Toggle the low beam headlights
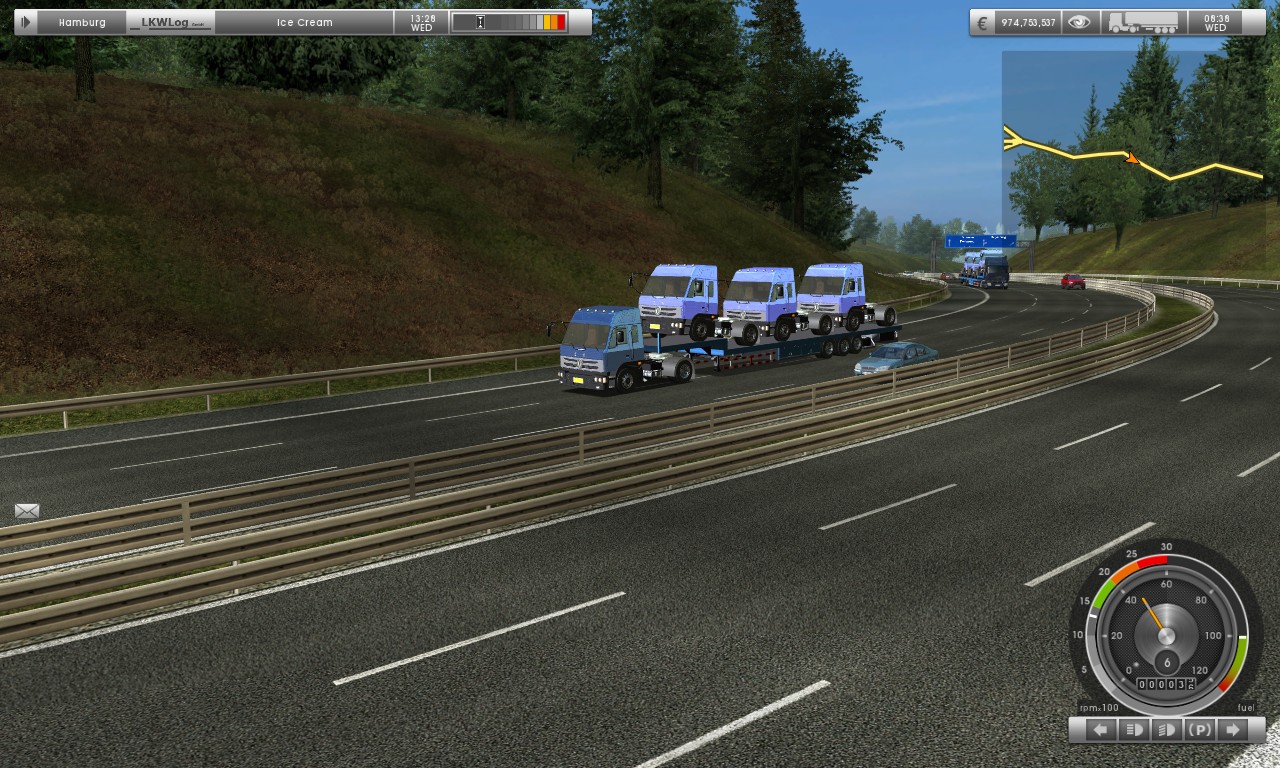The height and width of the screenshot is (768, 1280). [x=1166, y=730]
